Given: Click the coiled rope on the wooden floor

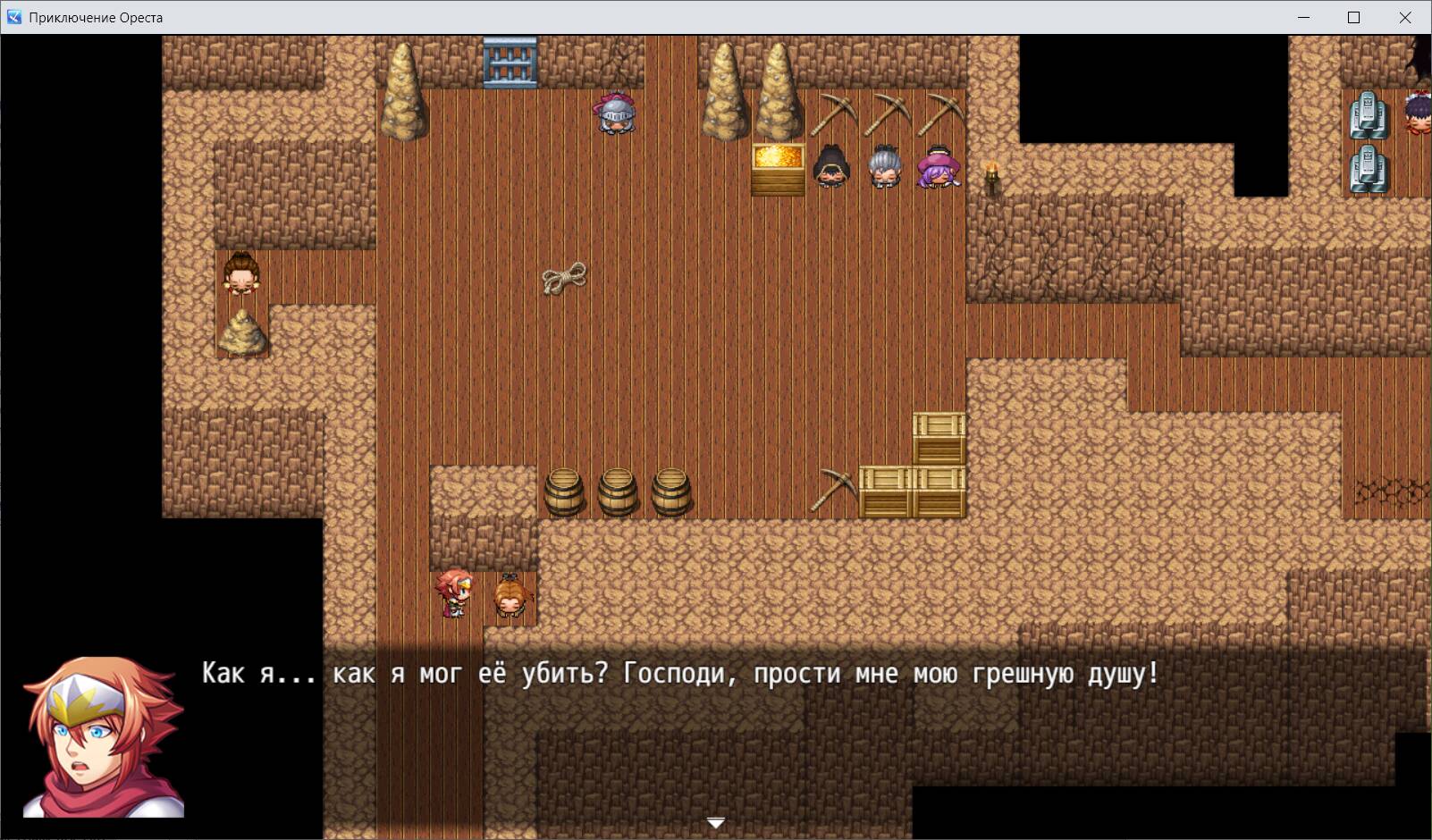Looking at the screenshot, I should click(564, 278).
